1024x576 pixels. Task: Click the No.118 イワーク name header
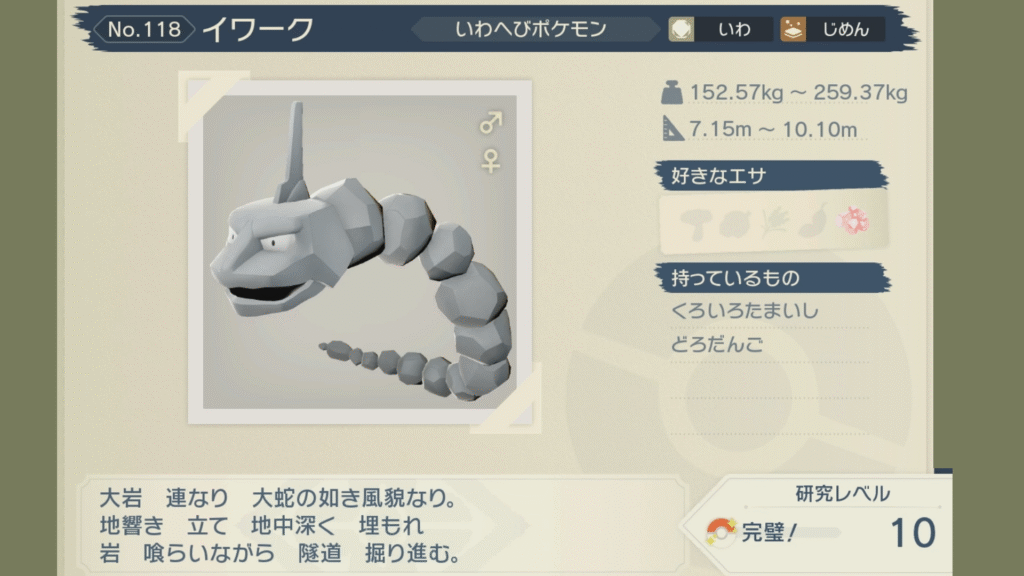210,29
